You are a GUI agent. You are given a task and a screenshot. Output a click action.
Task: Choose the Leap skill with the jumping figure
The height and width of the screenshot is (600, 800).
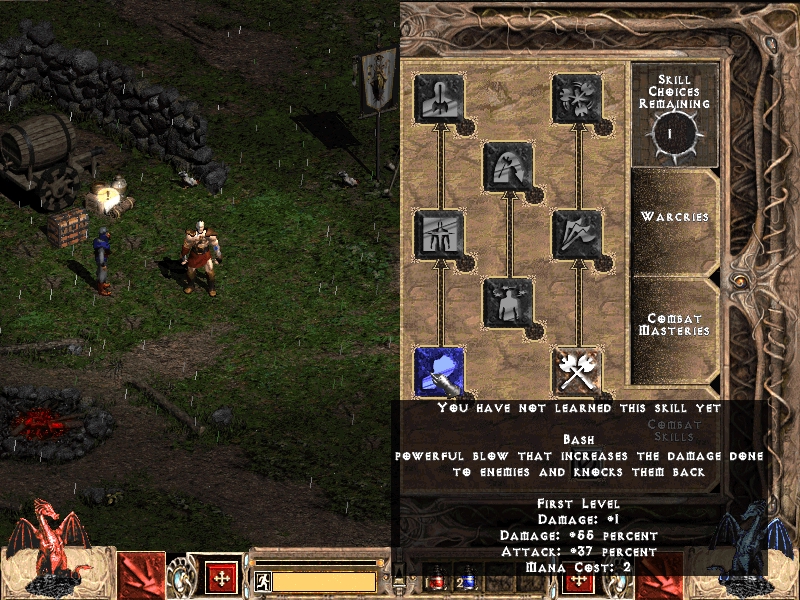click(x=508, y=302)
